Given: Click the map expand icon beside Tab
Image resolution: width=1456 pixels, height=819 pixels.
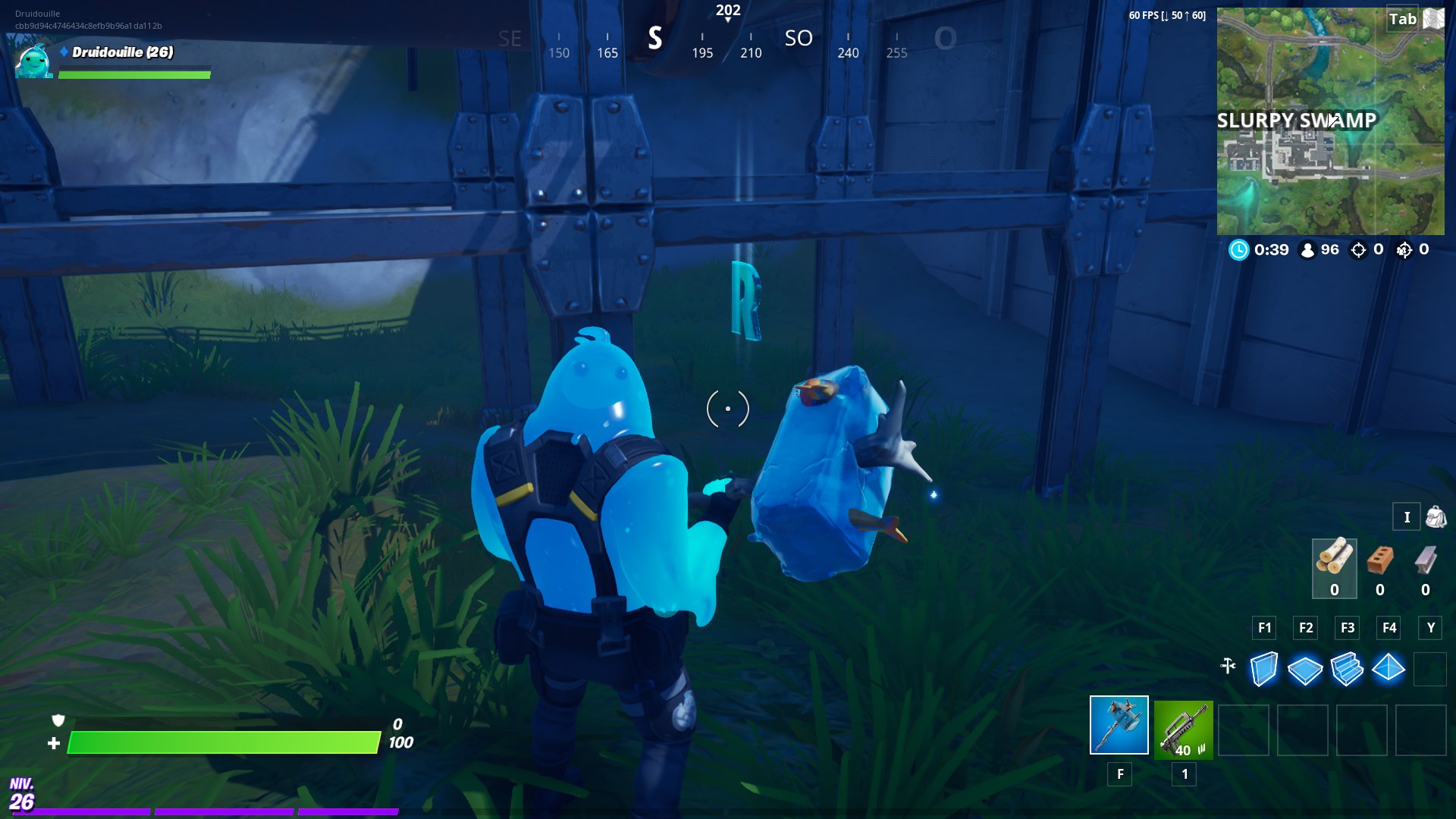Looking at the screenshot, I should [x=1434, y=19].
